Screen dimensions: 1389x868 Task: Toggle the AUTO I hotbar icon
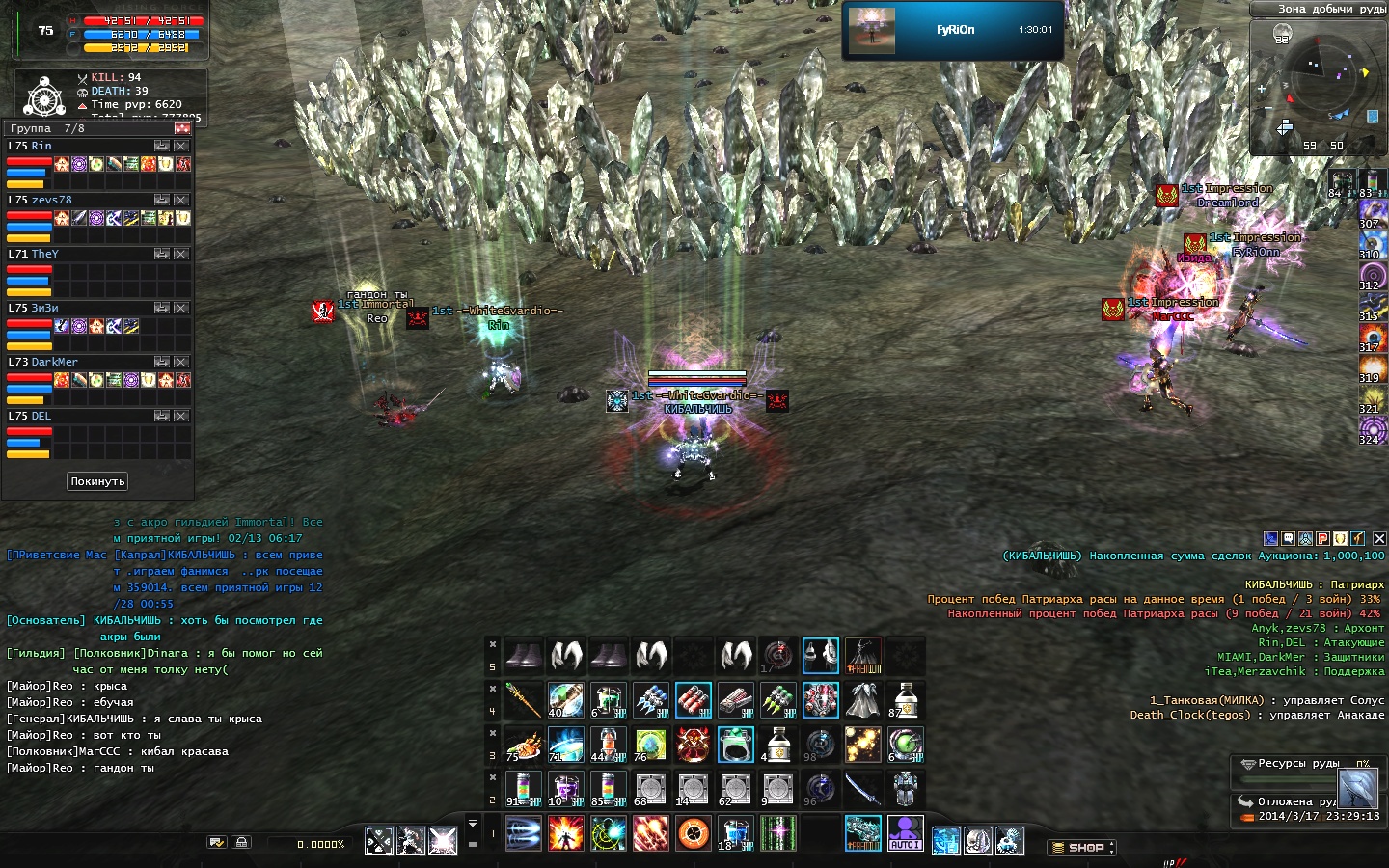(905, 833)
